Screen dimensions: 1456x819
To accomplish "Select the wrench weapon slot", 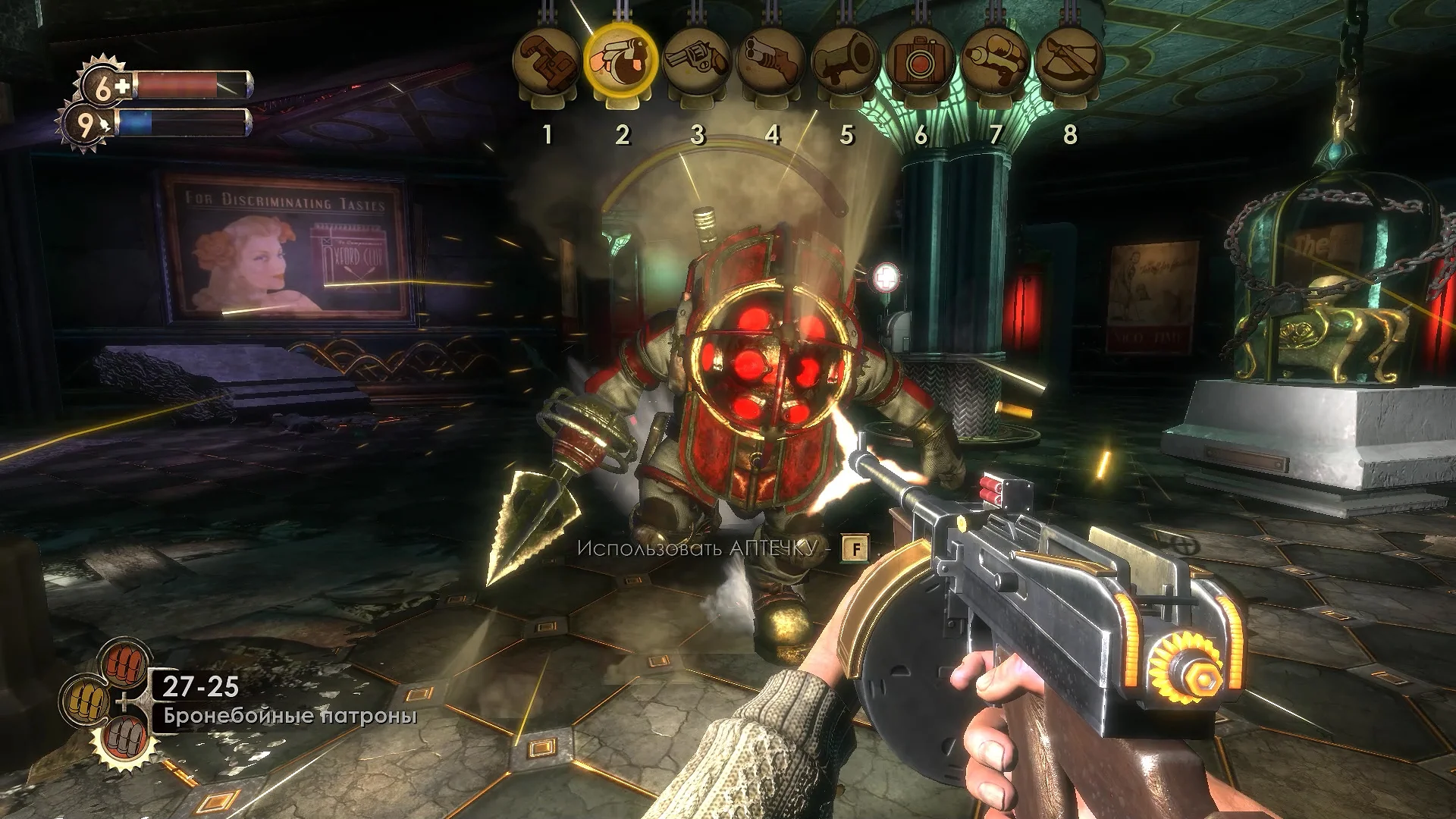I will (x=547, y=62).
